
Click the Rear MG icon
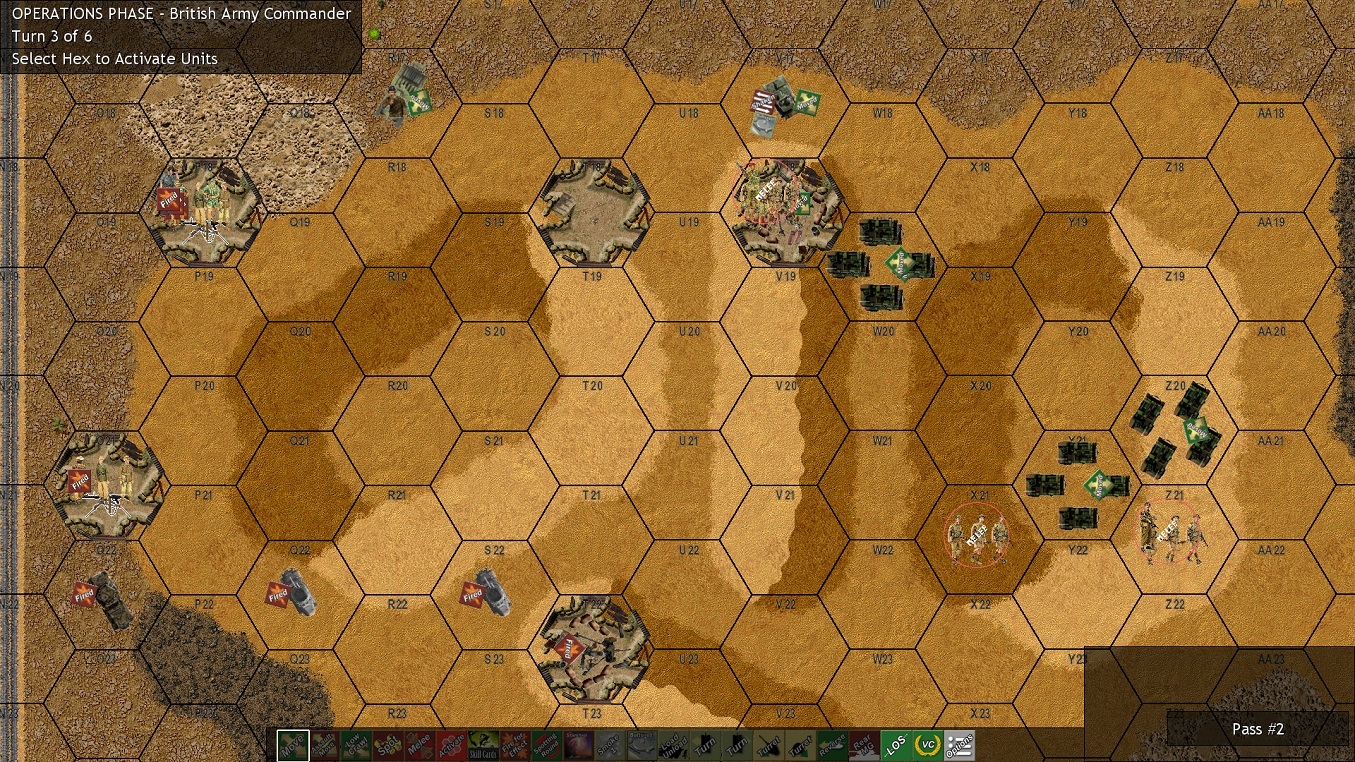click(864, 744)
